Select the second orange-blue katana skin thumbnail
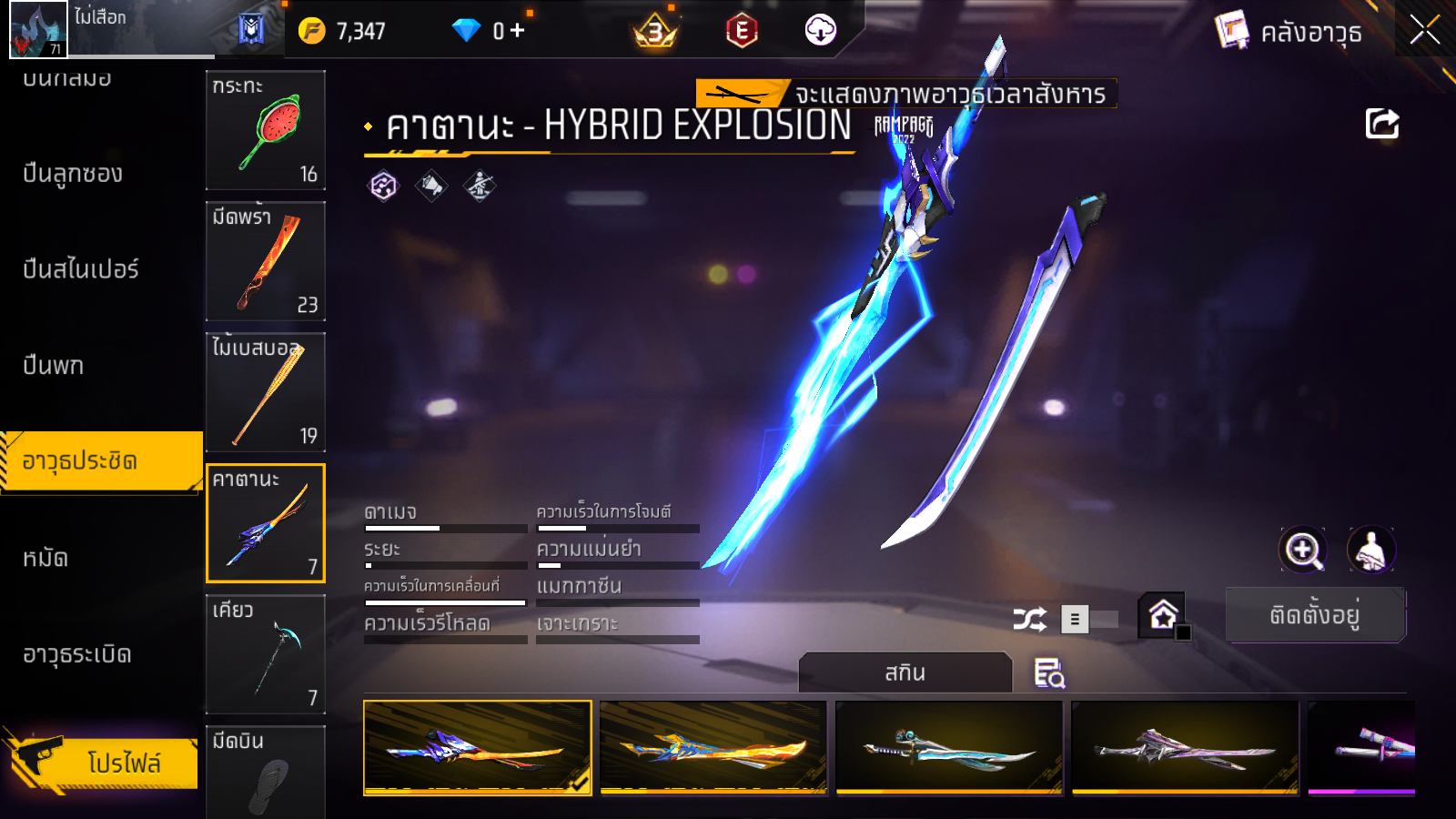1456x819 pixels. (713, 747)
